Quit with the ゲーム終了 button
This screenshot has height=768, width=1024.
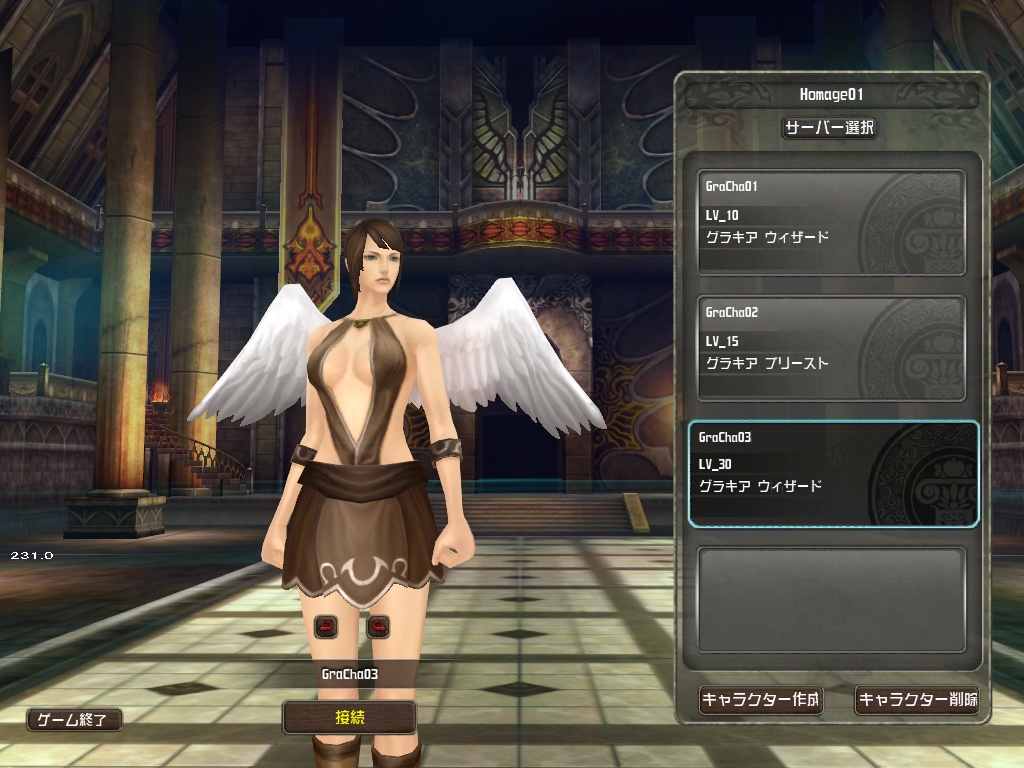click(x=74, y=719)
